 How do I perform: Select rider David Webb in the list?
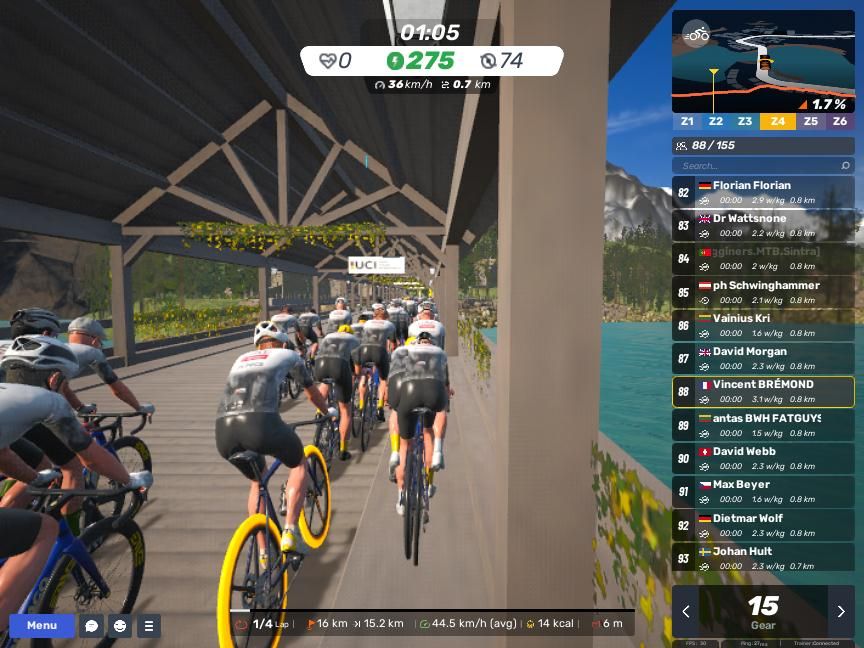(763, 458)
